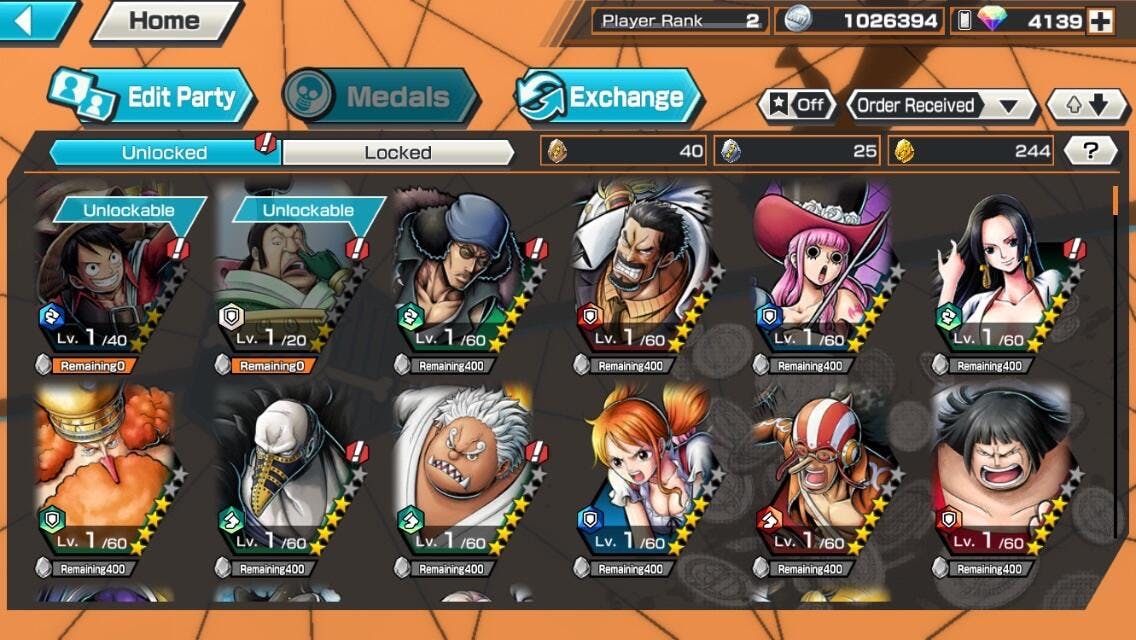Return to the Home screen
Viewport: 1136px width, 640px height.
[165, 21]
